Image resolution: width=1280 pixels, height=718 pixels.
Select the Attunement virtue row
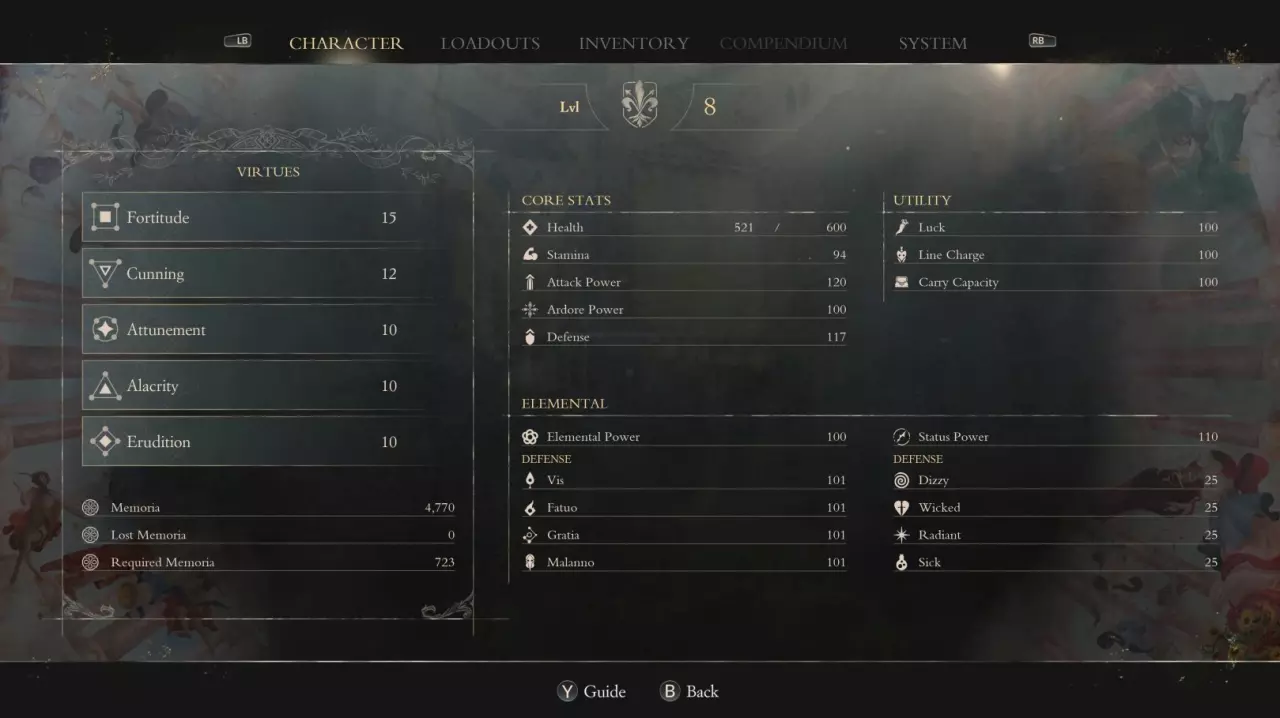260,329
